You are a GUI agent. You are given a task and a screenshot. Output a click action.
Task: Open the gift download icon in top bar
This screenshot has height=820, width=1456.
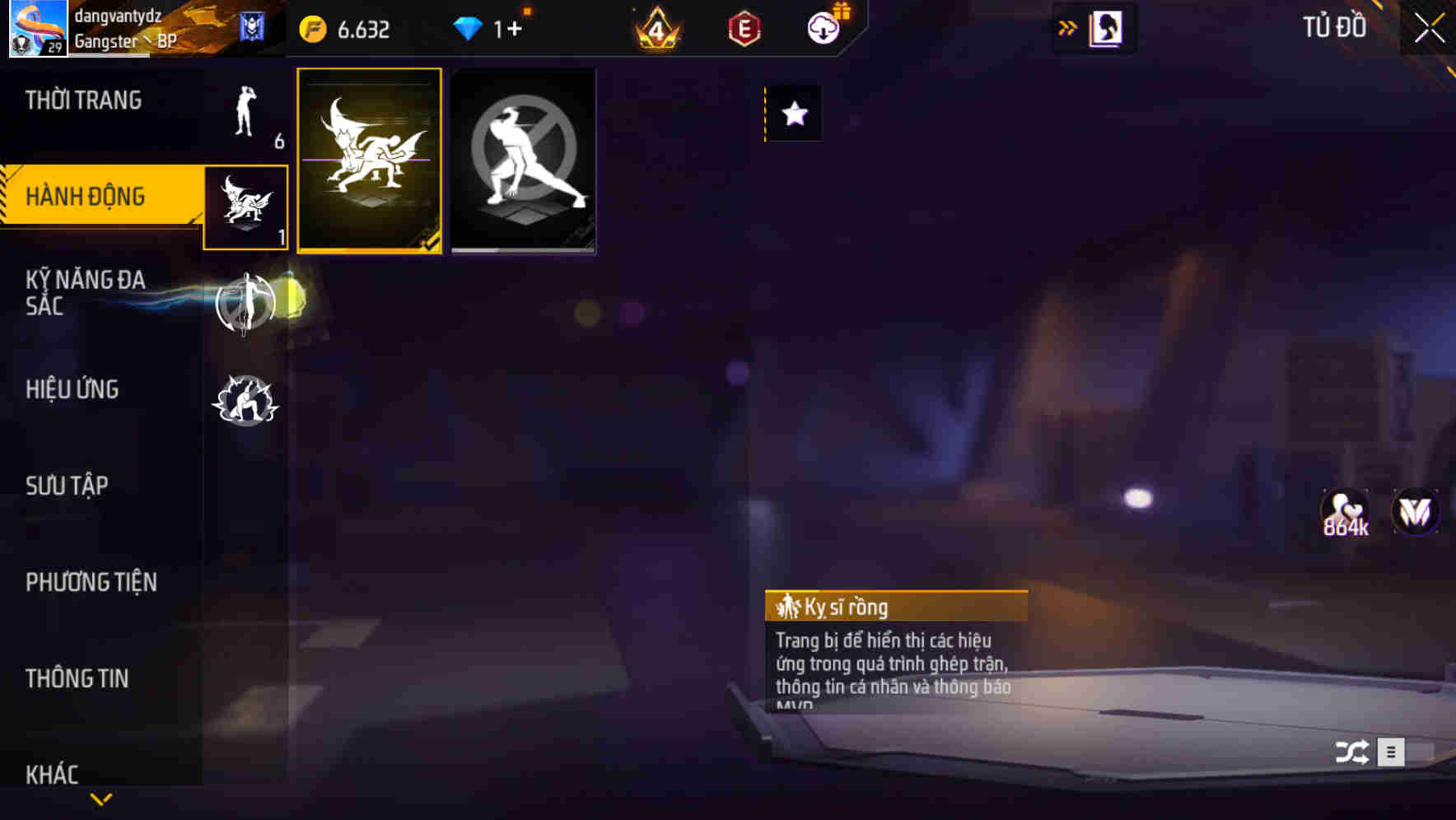pos(824,27)
